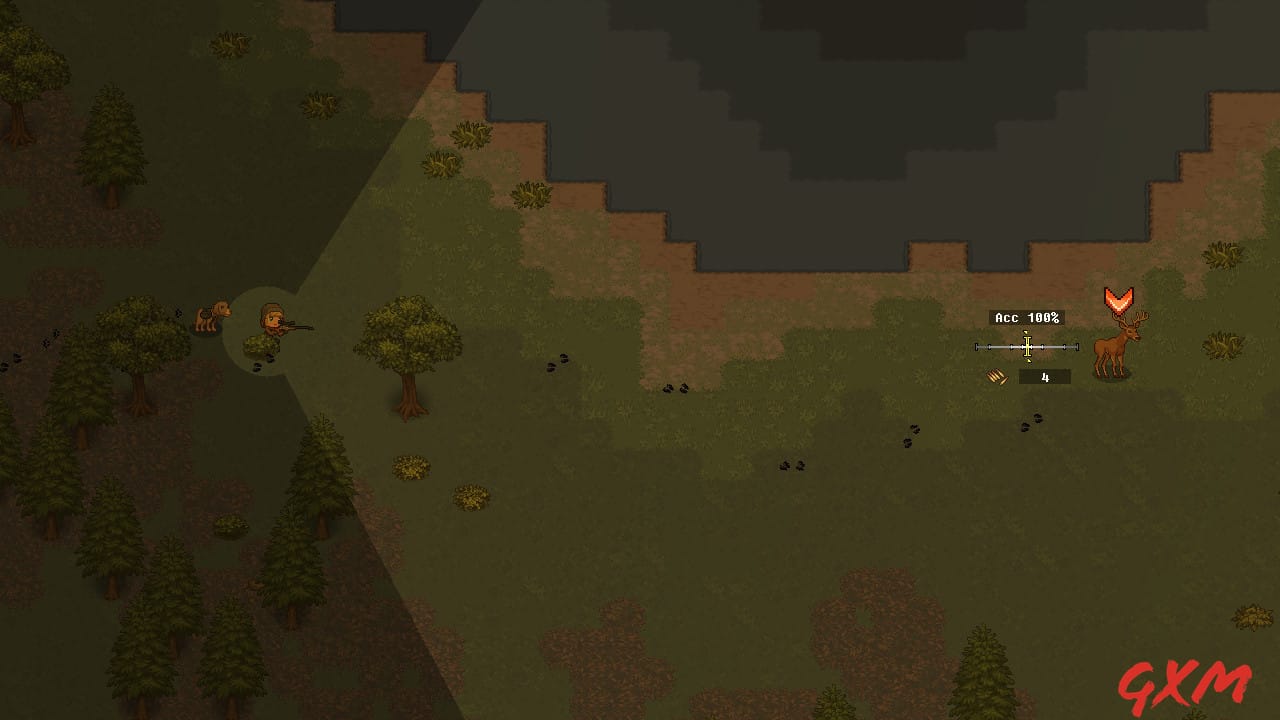Click the ammo count box labeled 4
1280x720 pixels.
coord(1043,376)
